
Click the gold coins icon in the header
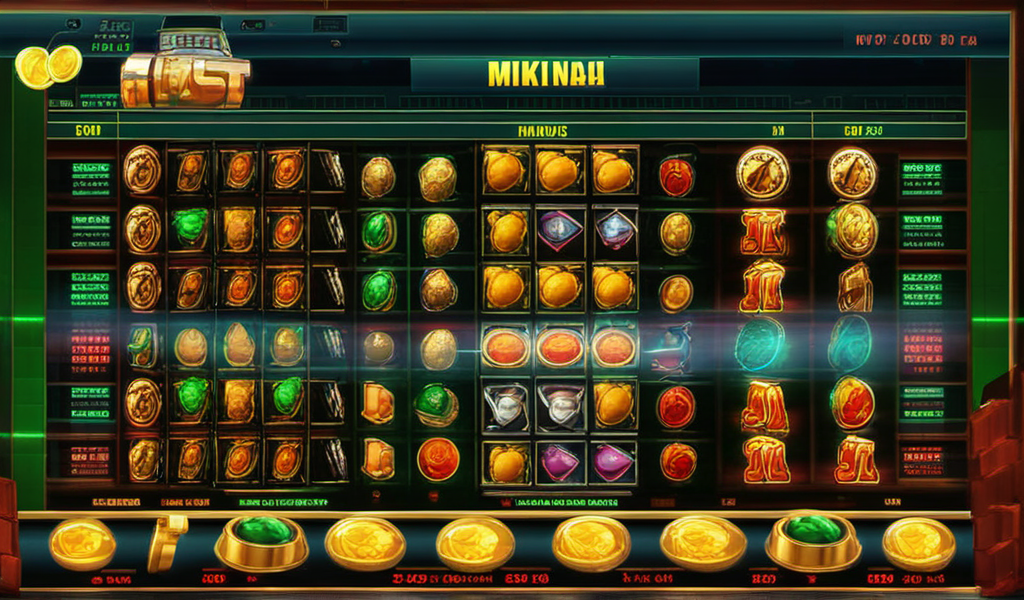click(x=48, y=66)
